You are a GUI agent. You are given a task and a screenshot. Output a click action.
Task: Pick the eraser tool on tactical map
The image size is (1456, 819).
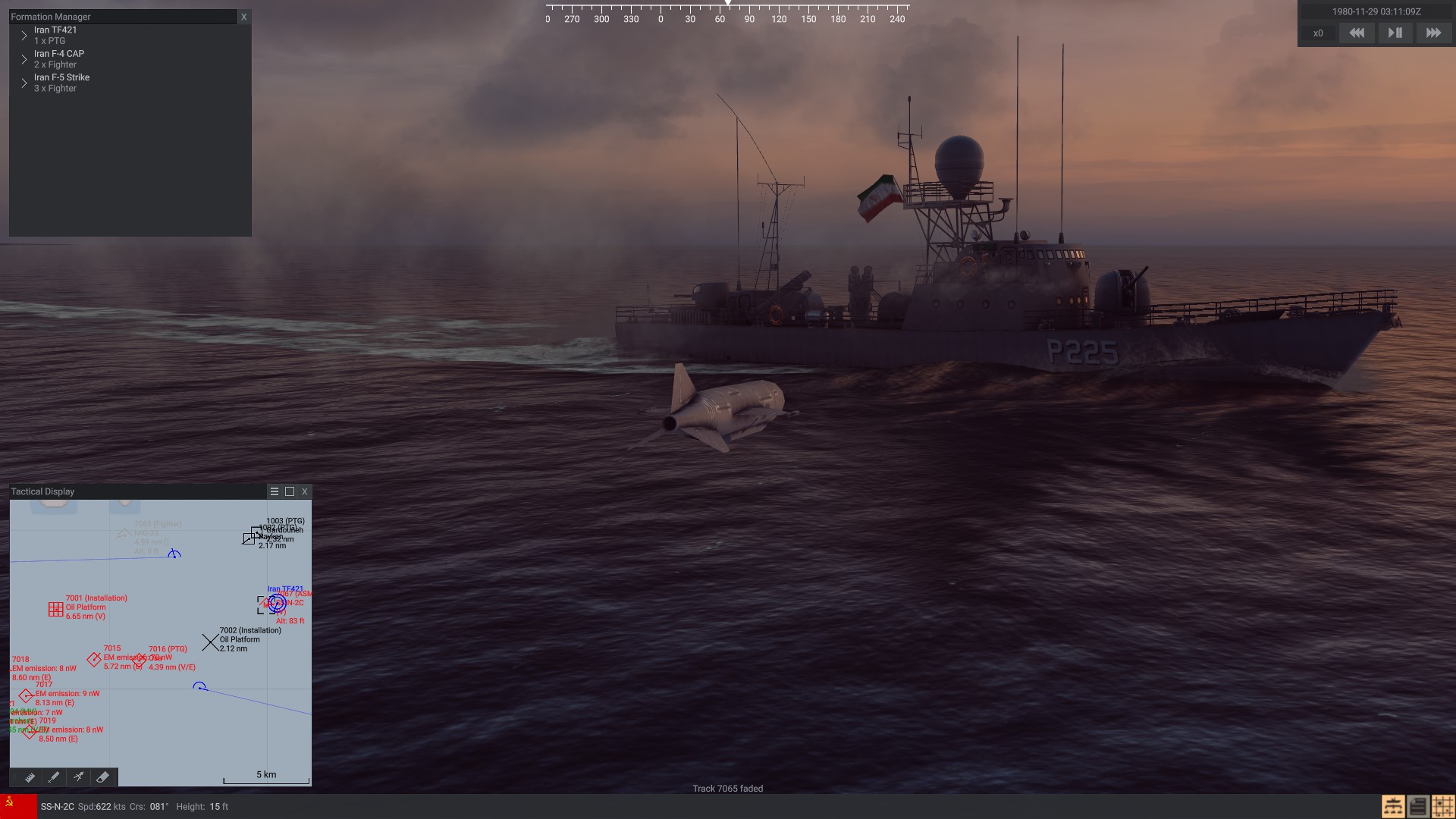(x=103, y=777)
